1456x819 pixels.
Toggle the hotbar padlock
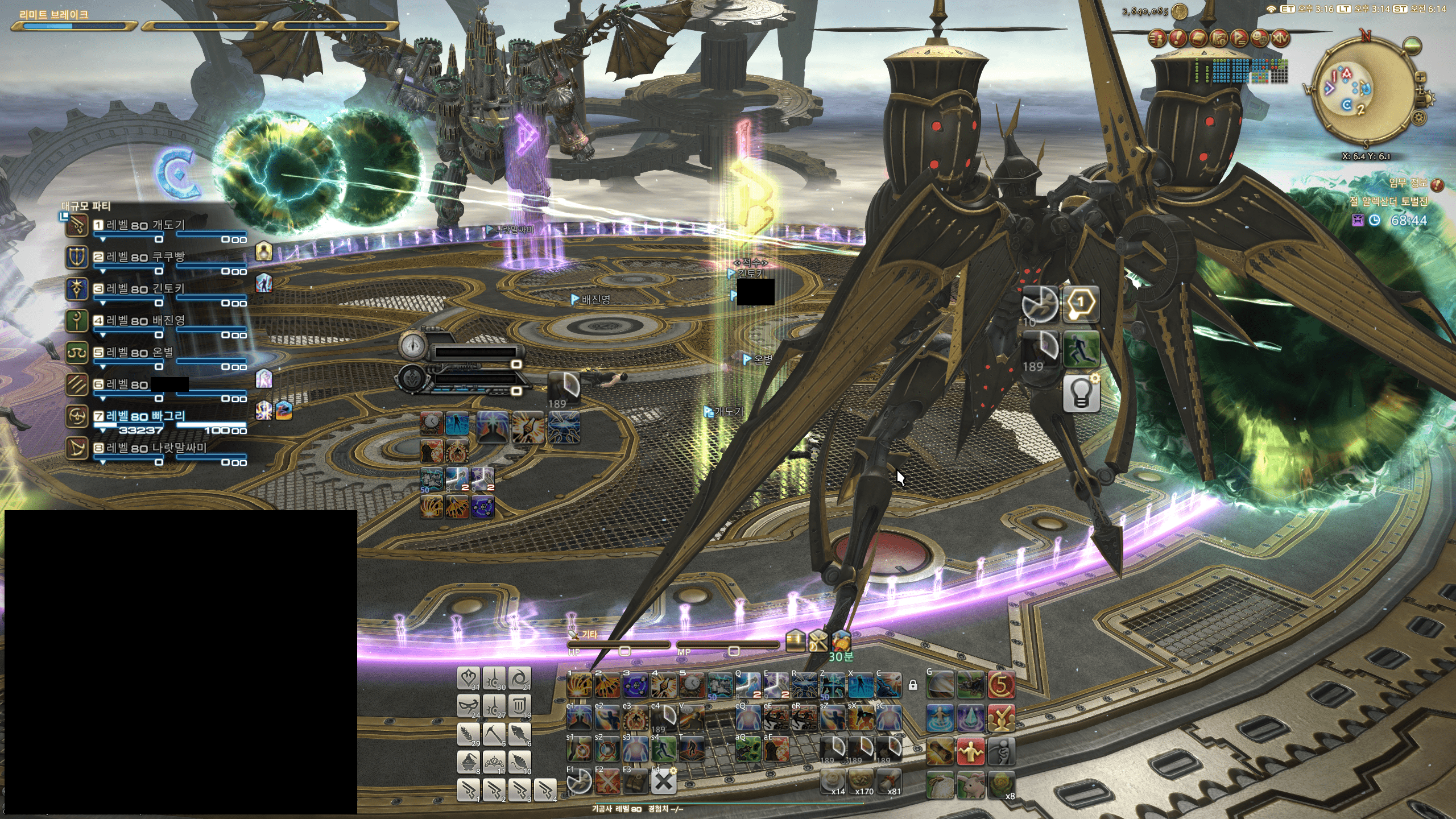coord(913,685)
